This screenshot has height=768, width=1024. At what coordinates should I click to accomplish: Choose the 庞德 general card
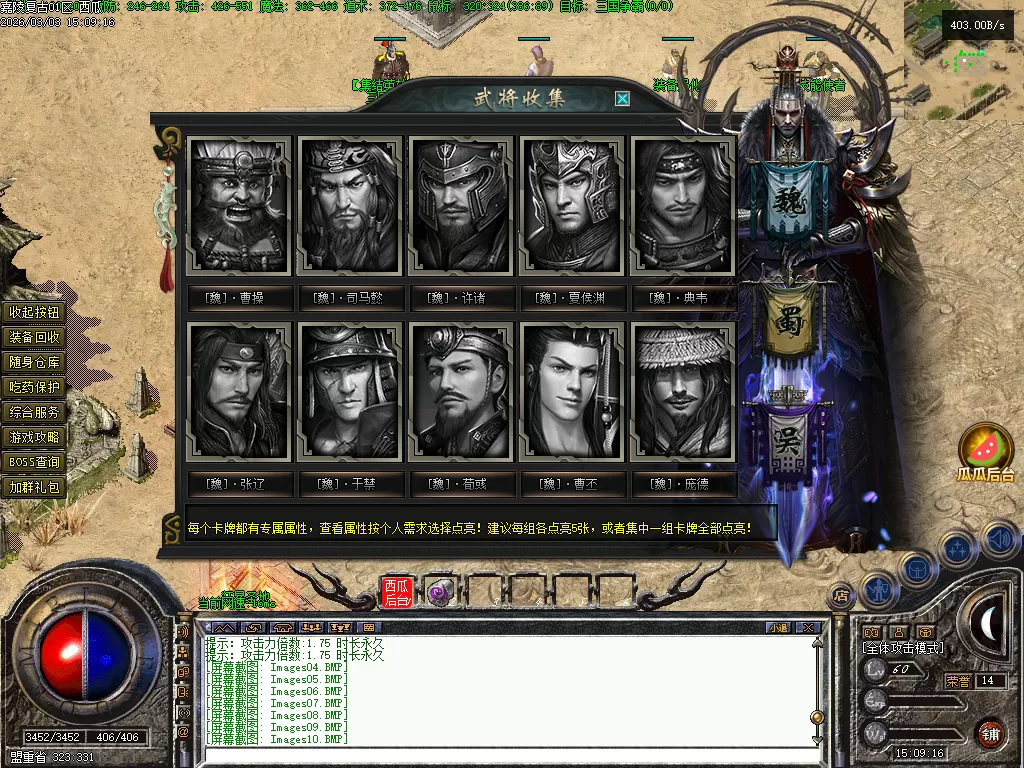684,391
